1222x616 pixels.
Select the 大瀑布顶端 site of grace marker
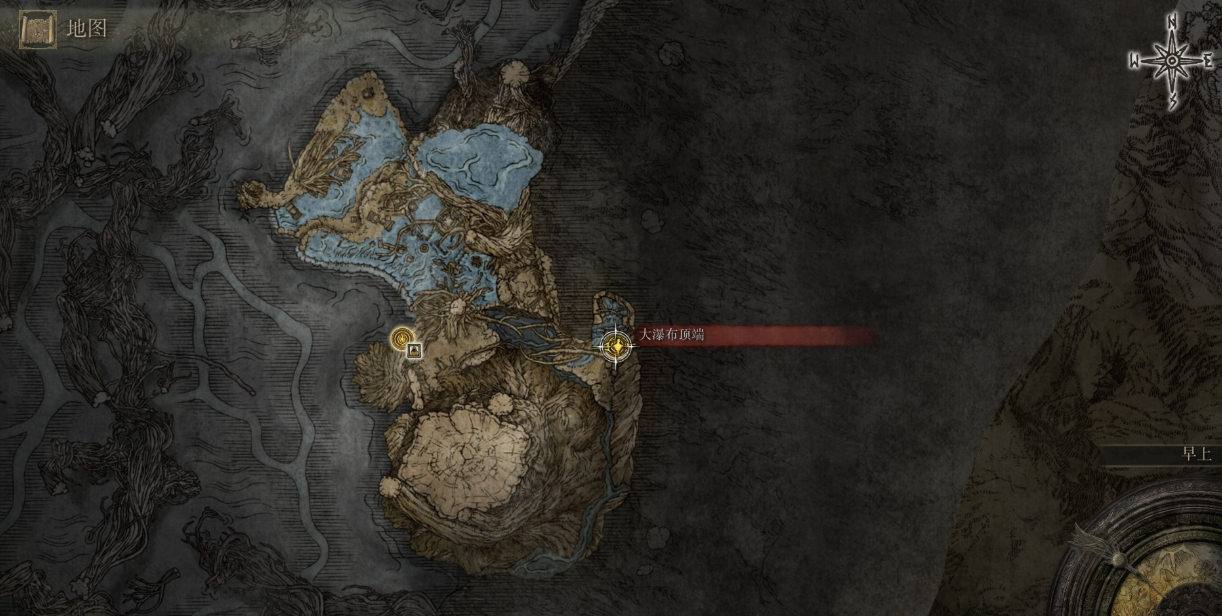pos(615,347)
